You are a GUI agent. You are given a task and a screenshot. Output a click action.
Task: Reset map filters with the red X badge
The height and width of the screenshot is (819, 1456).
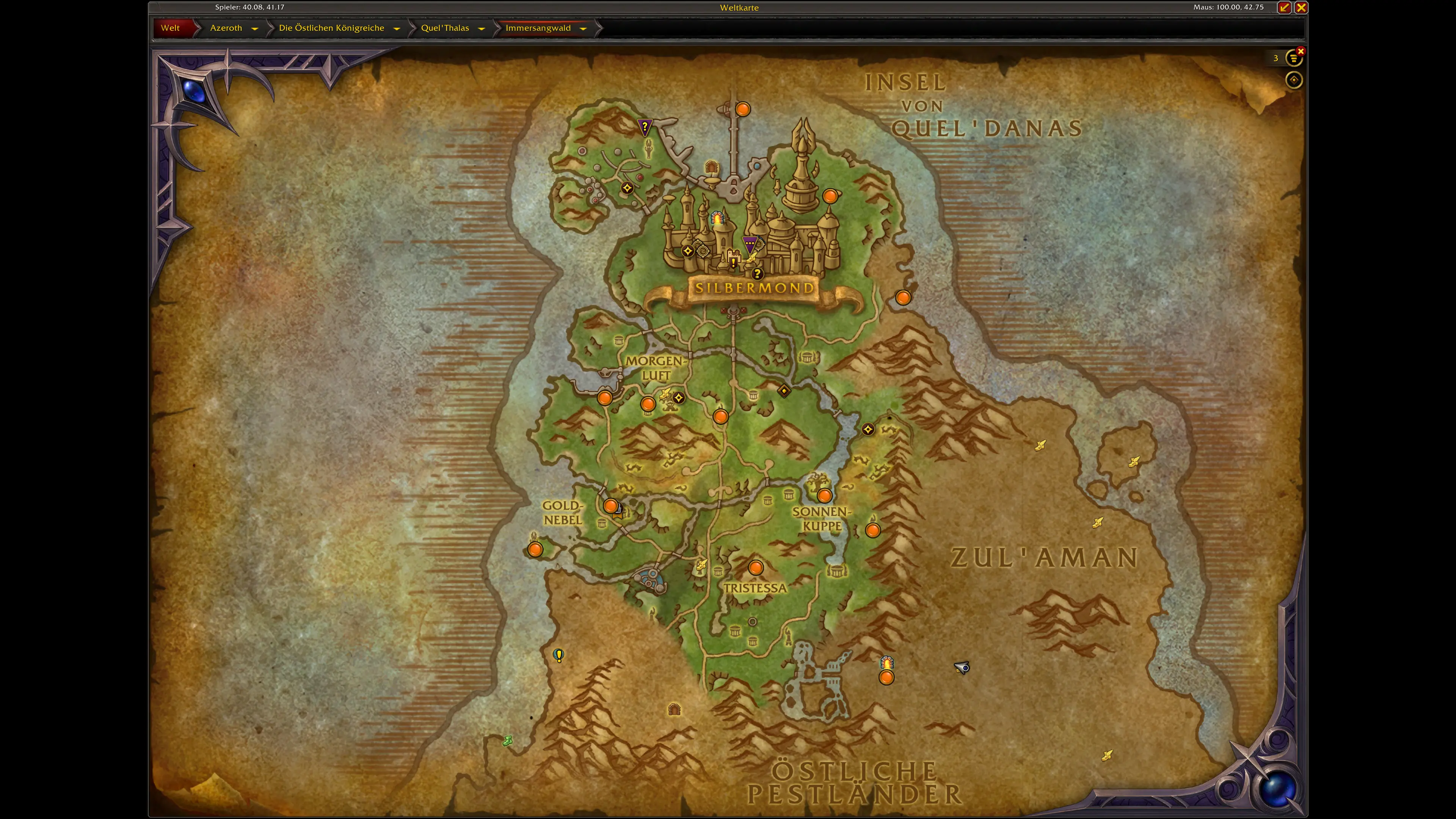1301,52
